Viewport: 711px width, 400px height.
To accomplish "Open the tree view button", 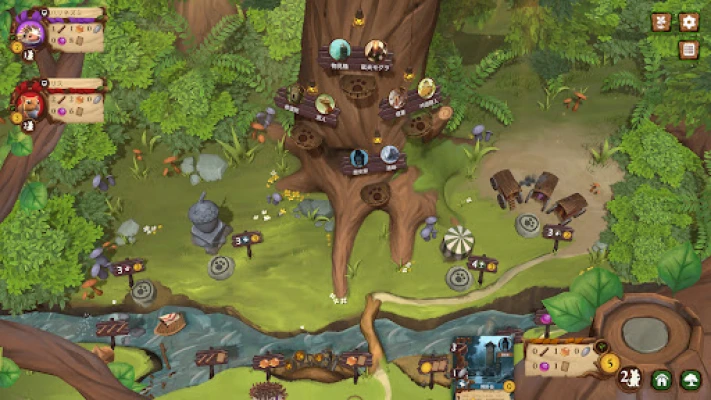I will [690, 380].
